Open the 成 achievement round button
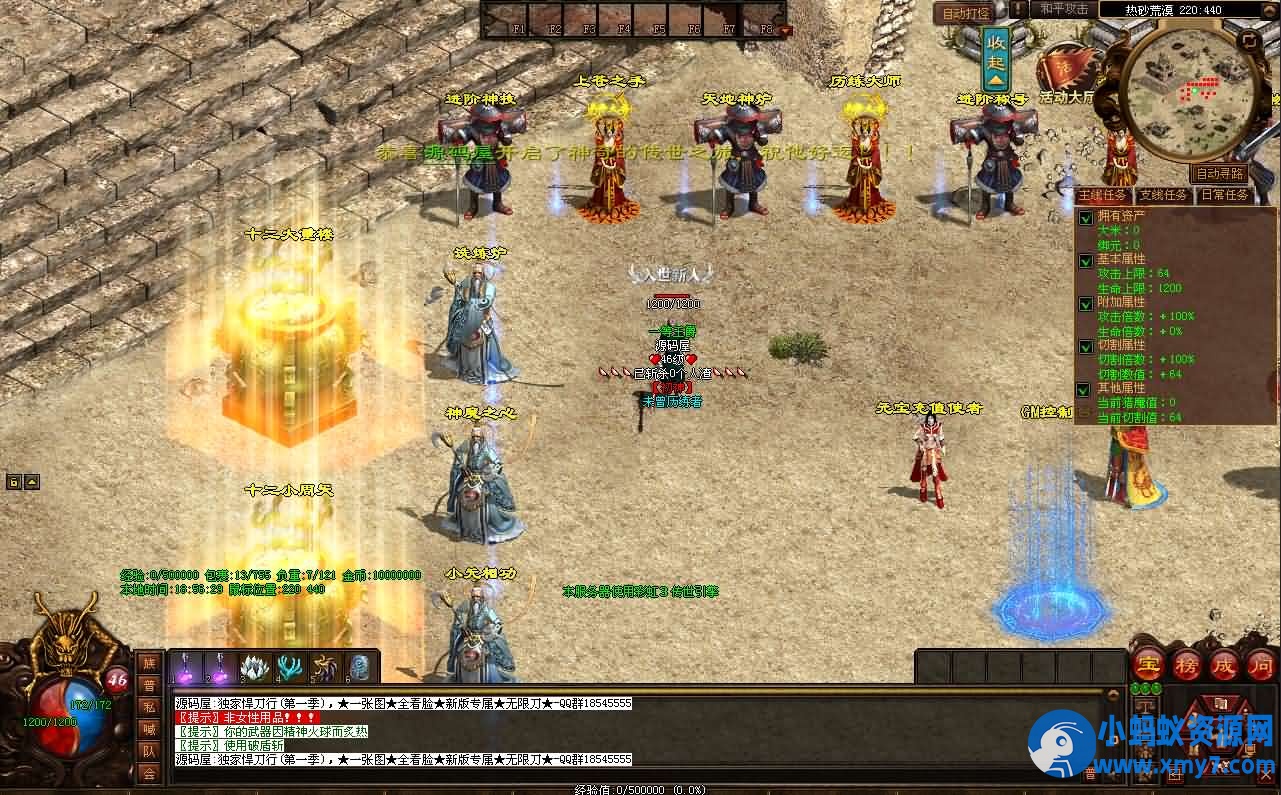 point(1224,664)
